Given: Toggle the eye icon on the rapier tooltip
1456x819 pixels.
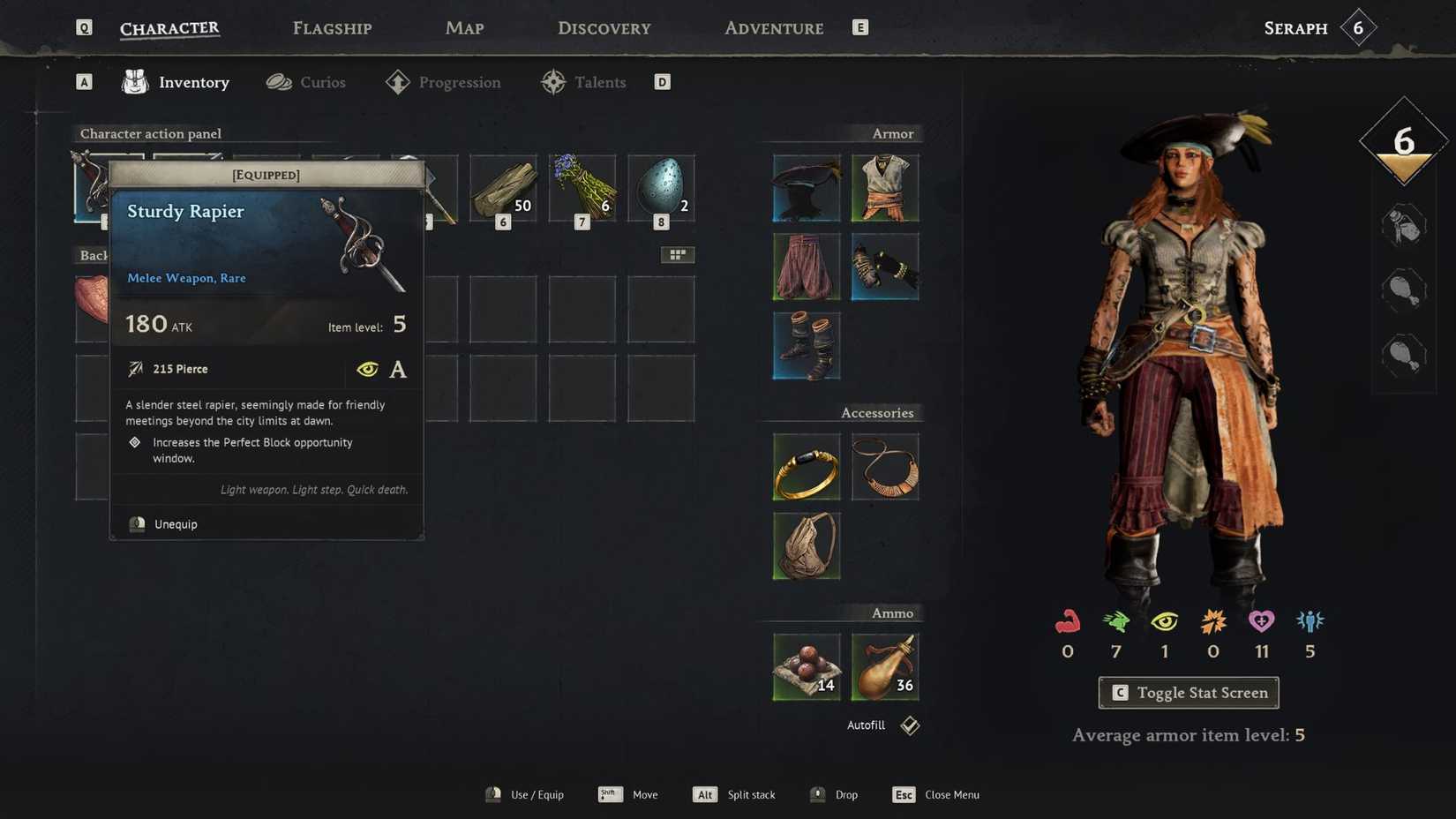Looking at the screenshot, I should point(367,369).
